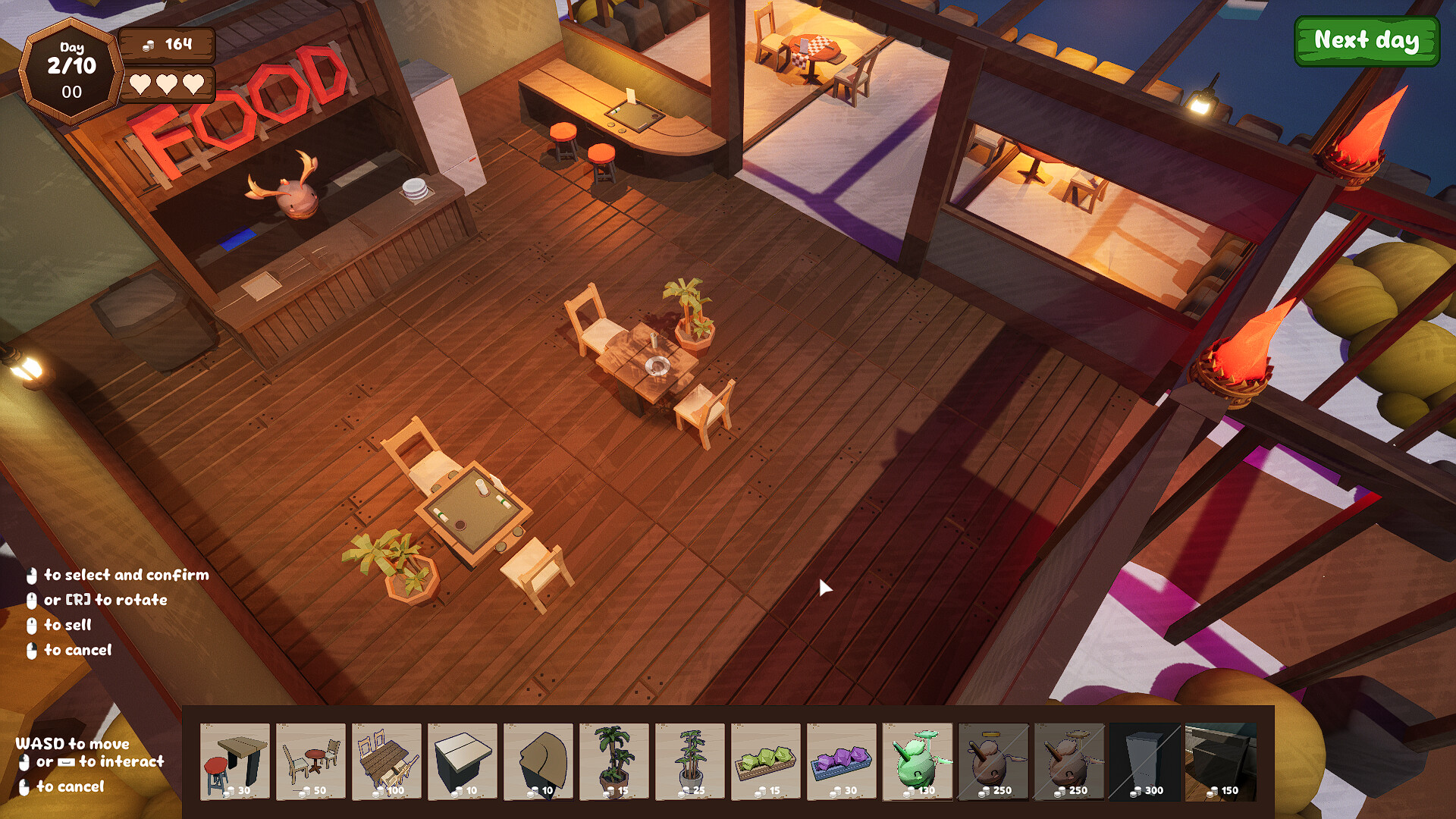Select the dark box item costing 150
This screenshot has height=819, width=1456.
click(1221, 761)
